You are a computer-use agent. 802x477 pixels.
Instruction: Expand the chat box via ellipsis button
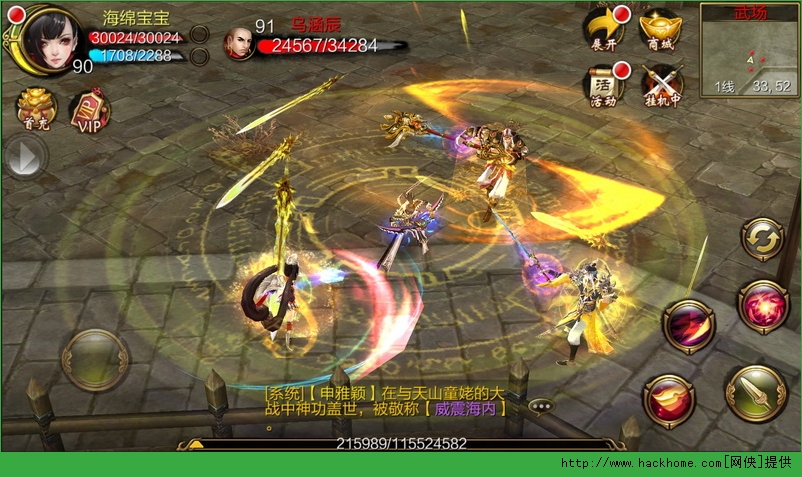click(x=542, y=406)
